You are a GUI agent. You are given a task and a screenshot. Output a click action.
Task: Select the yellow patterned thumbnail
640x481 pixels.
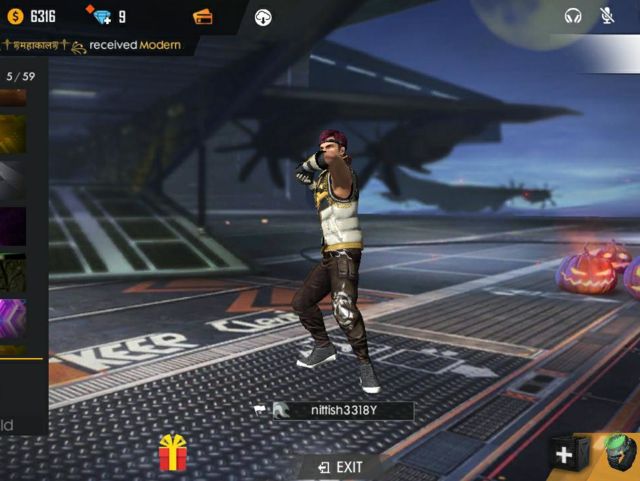pos(13,133)
